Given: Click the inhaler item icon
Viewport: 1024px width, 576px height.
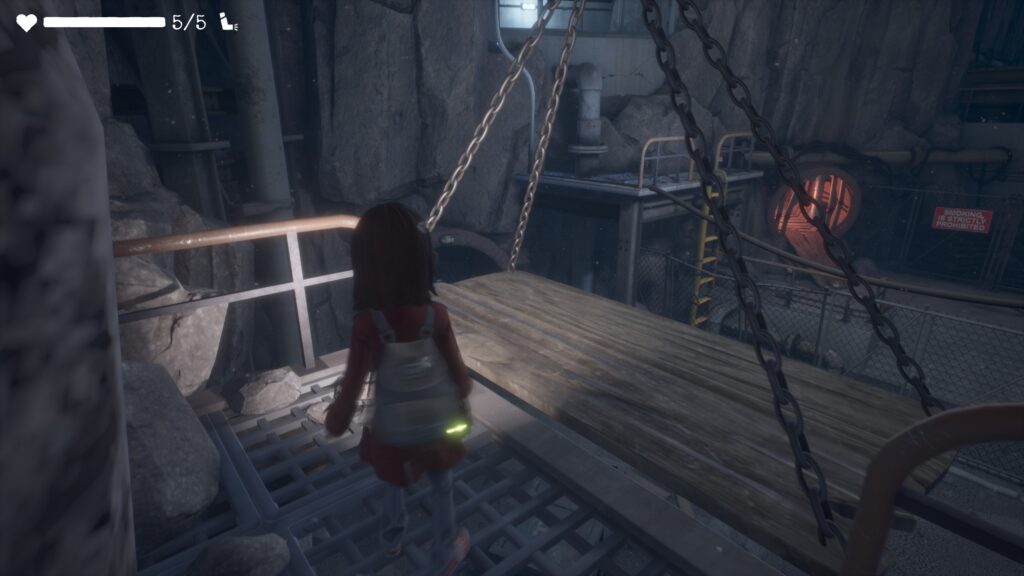Looking at the screenshot, I should click(227, 22).
